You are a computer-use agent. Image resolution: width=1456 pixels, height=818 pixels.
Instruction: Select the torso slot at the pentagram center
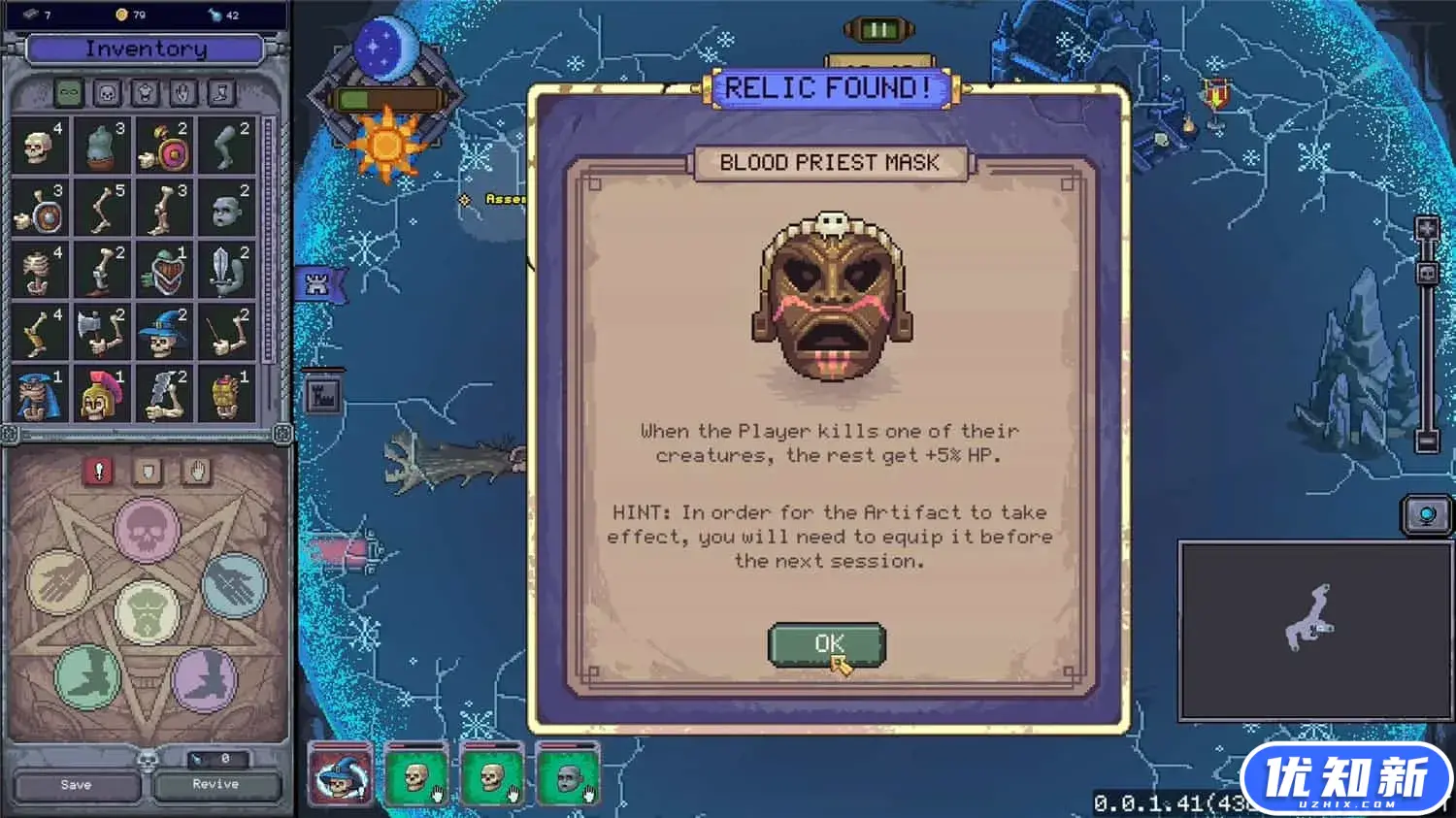tap(147, 612)
